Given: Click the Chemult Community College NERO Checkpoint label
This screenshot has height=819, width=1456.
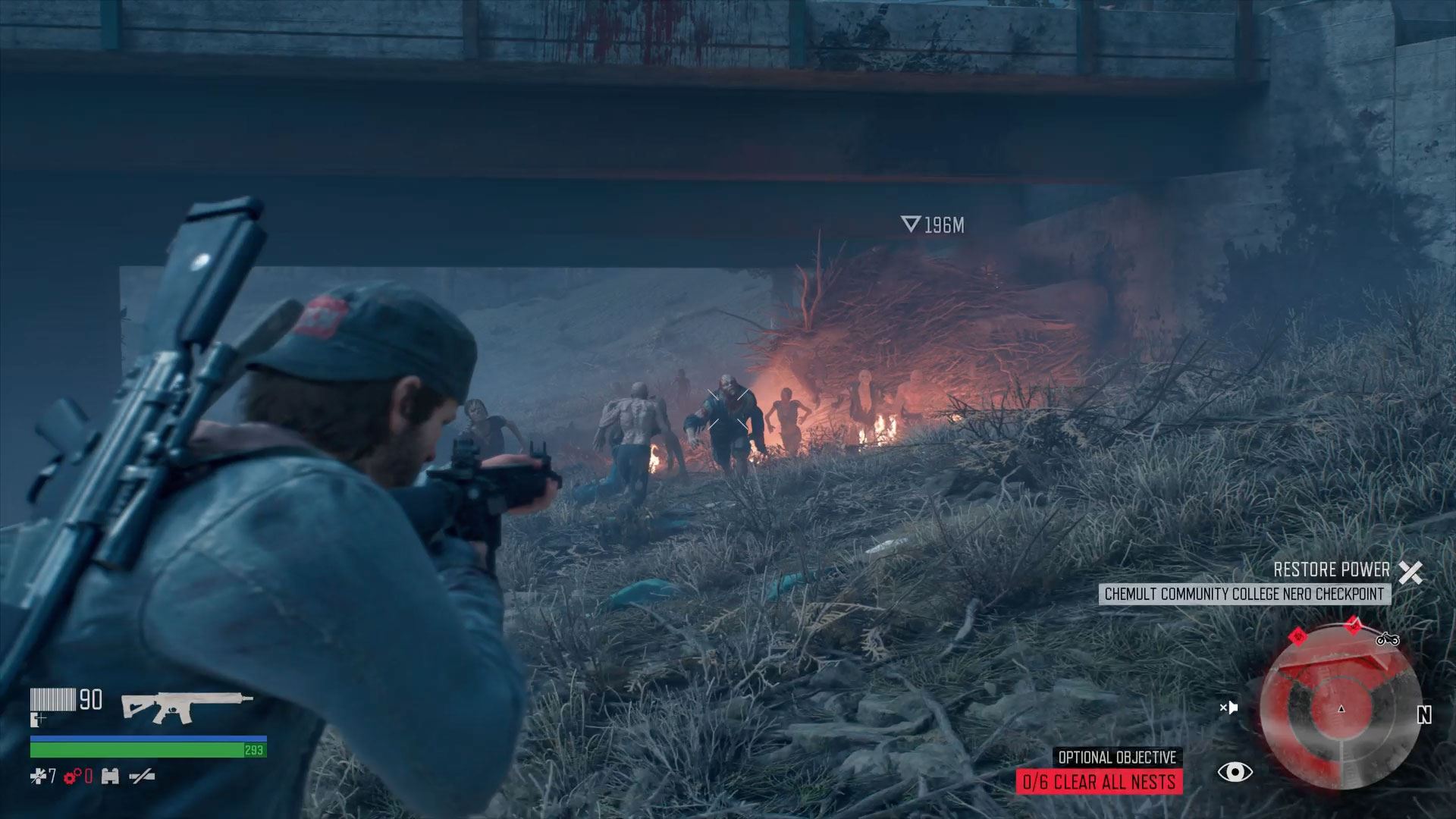Looking at the screenshot, I should (1244, 594).
